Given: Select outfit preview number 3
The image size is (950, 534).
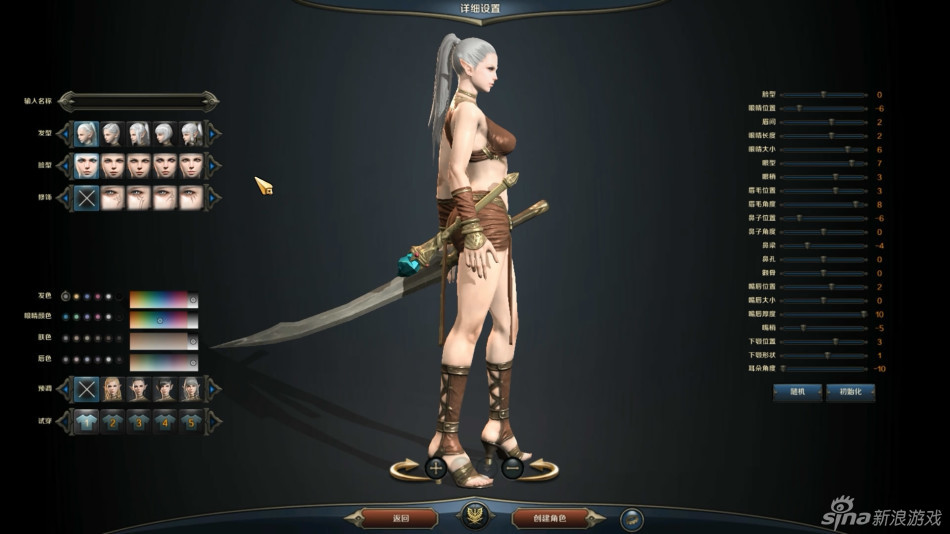Looking at the screenshot, I should 138,422.
